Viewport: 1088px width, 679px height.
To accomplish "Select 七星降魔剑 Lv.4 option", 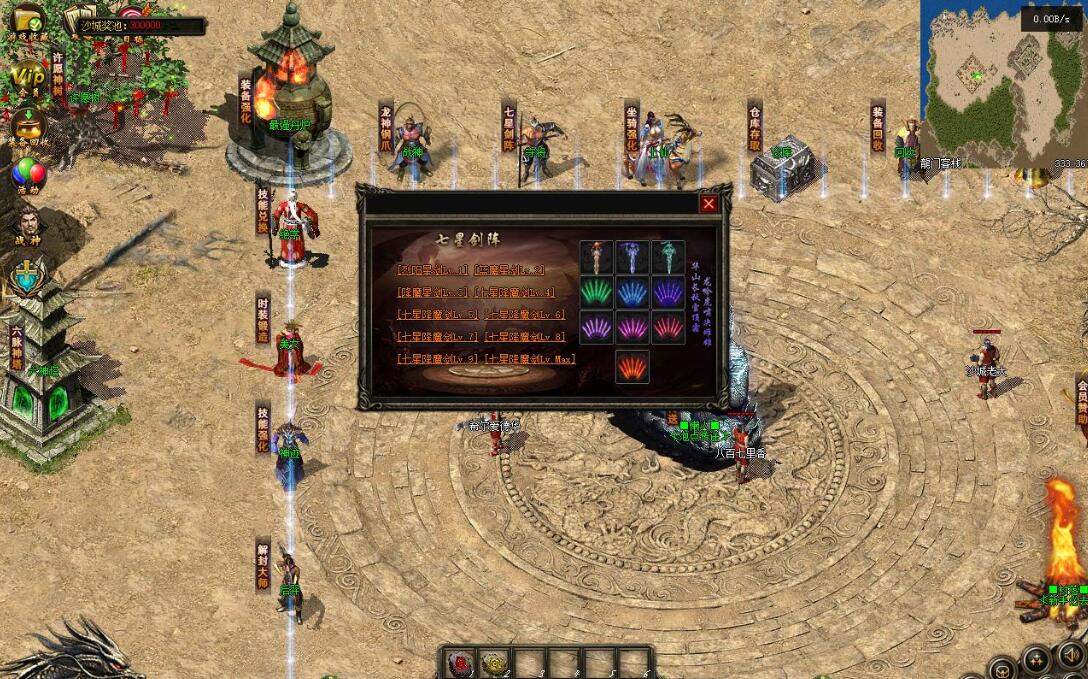I will (516, 292).
